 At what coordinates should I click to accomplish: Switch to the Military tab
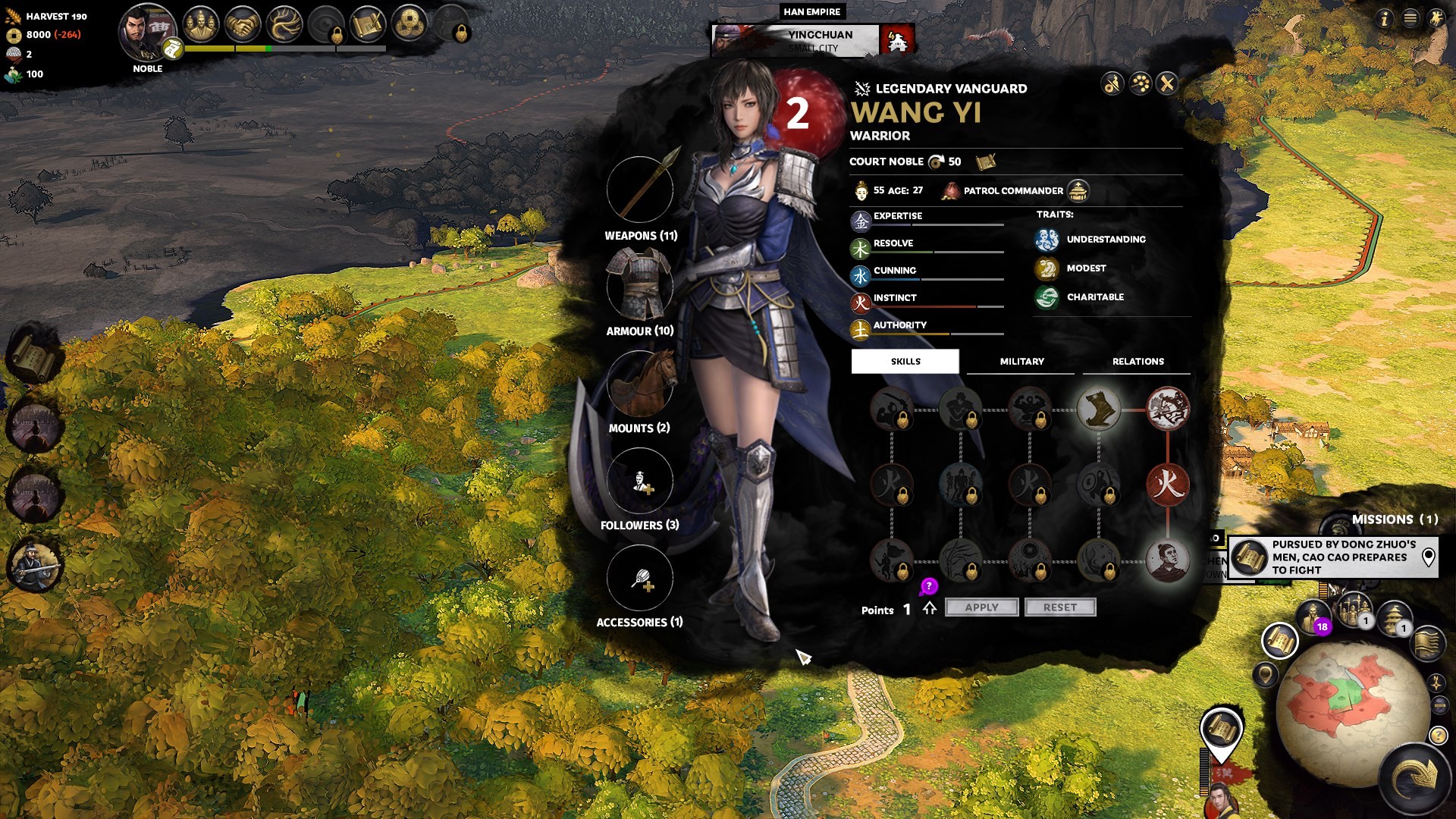[x=1021, y=362]
